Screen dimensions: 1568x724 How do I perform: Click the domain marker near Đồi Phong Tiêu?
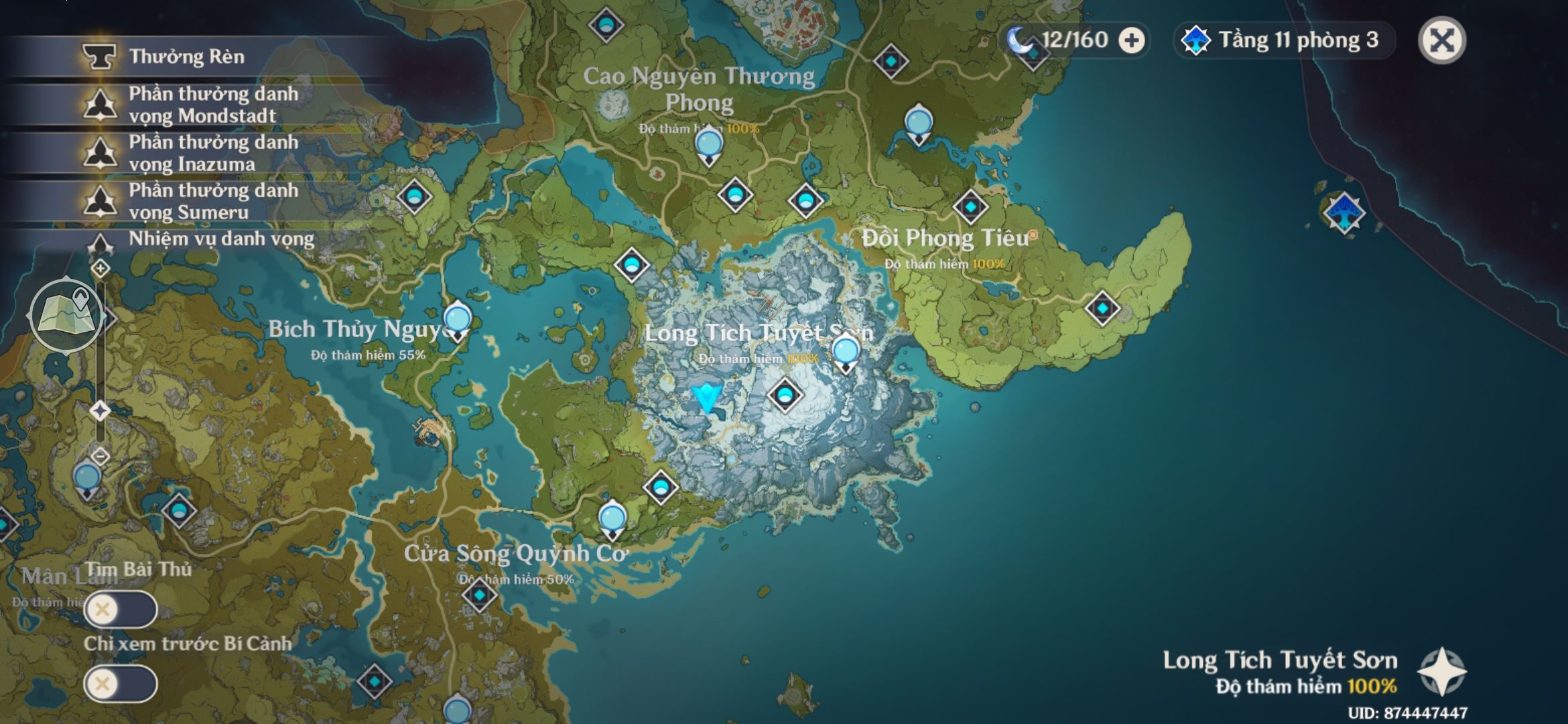coord(970,206)
